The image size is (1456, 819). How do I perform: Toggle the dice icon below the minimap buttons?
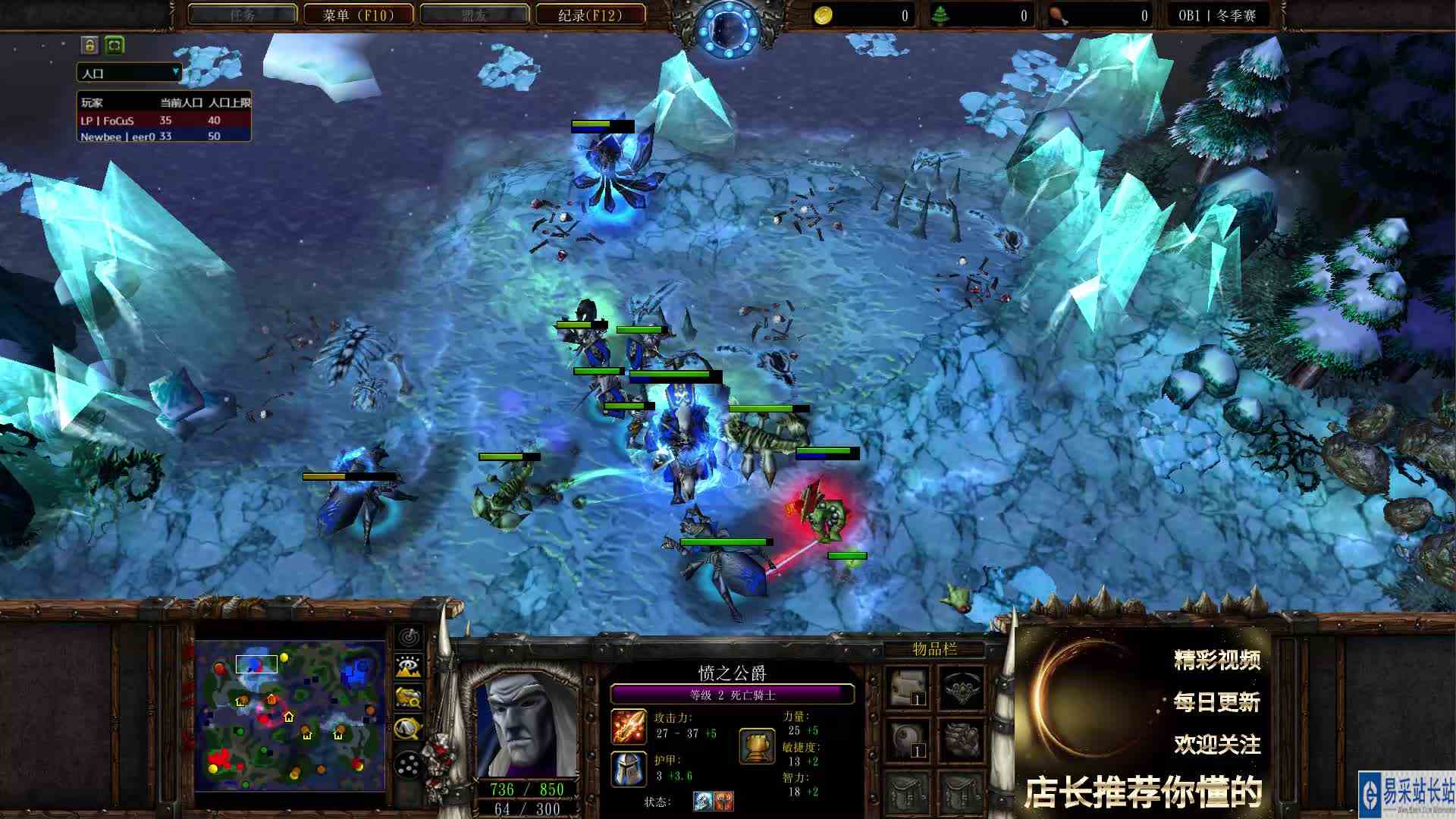[408, 764]
